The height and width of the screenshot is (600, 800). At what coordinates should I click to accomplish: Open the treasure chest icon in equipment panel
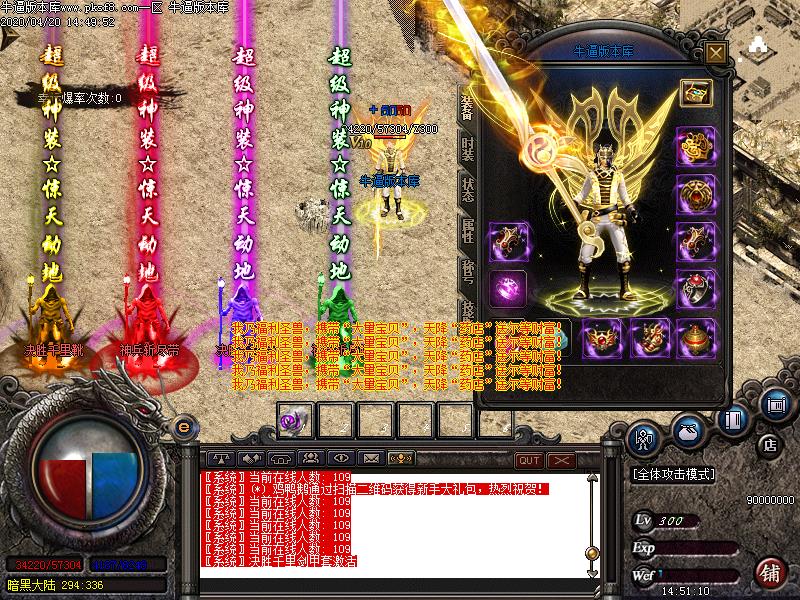tap(695, 93)
